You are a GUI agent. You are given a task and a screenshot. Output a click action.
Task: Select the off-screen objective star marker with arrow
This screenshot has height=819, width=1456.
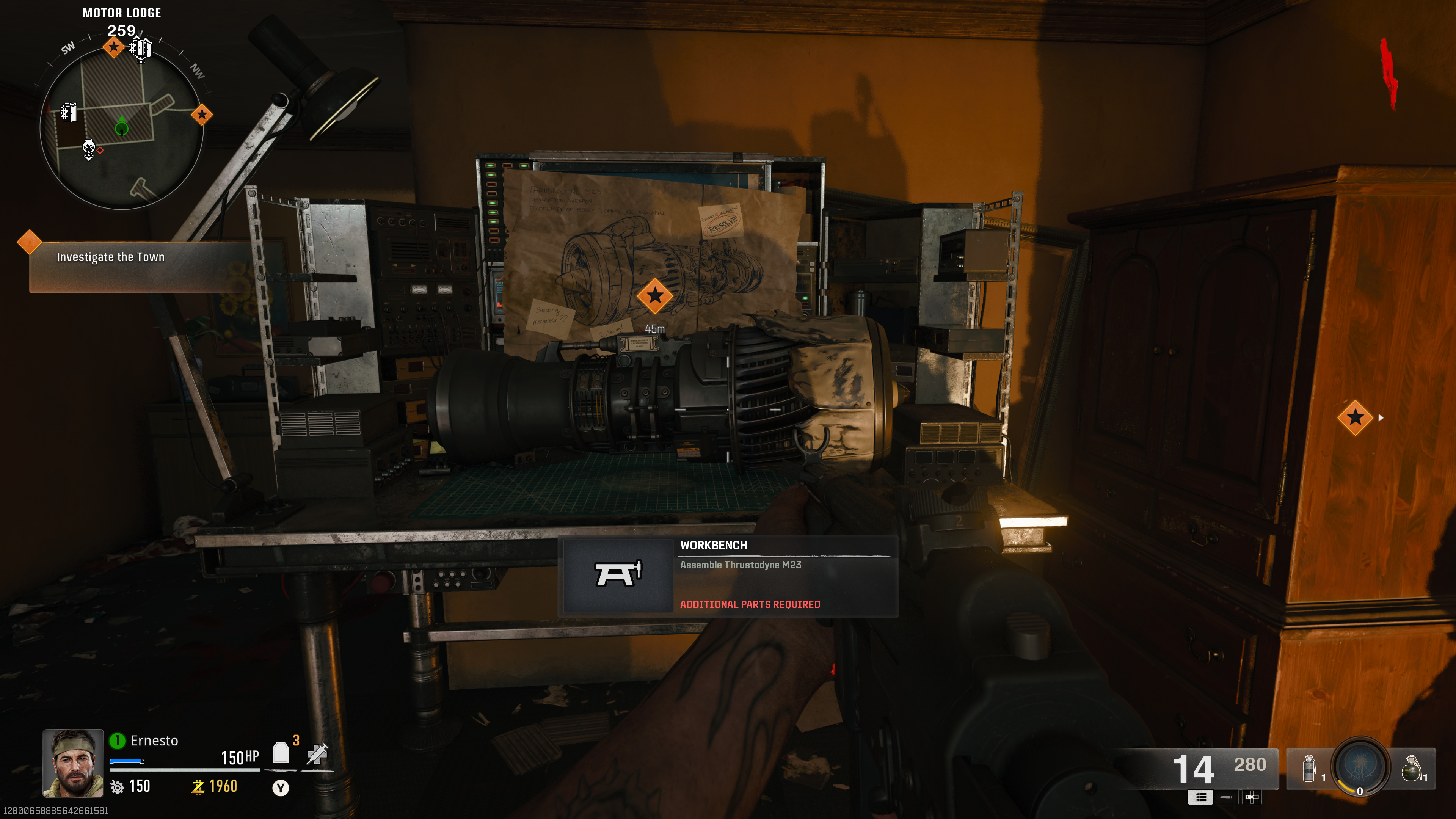tap(1356, 418)
